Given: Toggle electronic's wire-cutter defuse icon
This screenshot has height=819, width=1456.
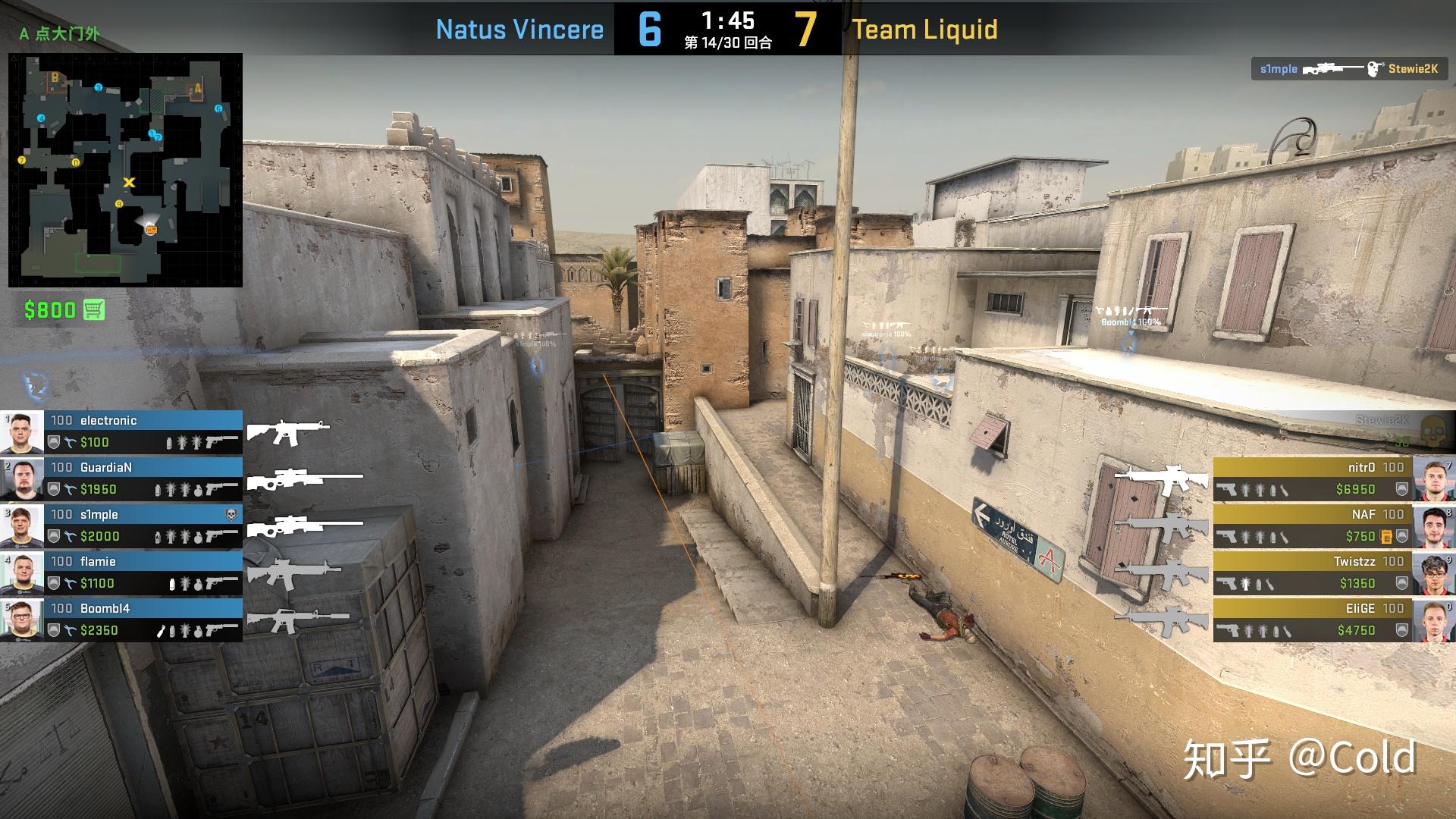Looking at the screenshot, I should coord(70,443).
